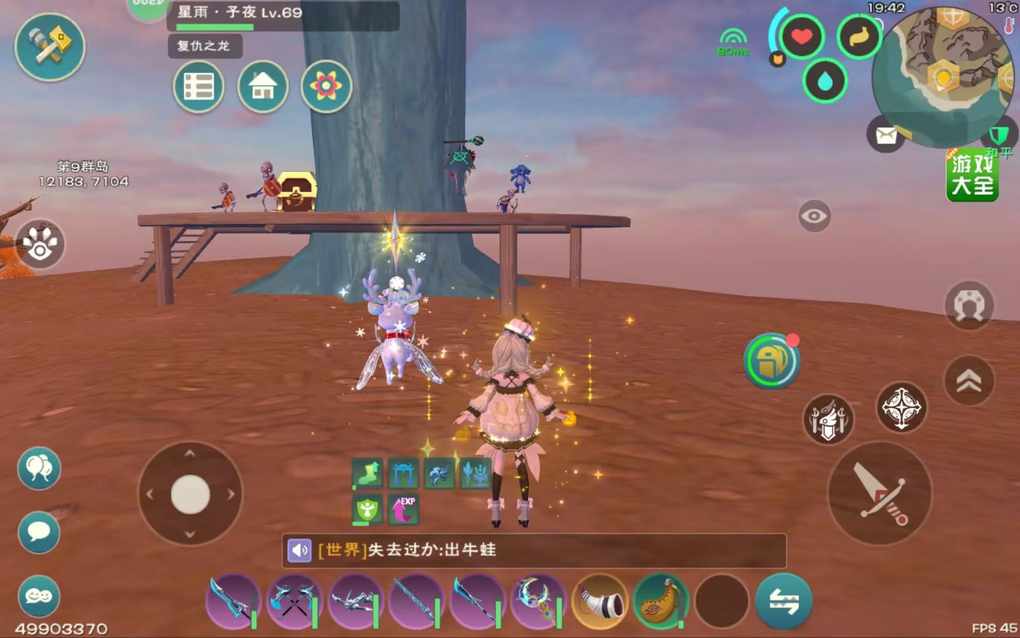Tap the double-chevron jump button
The width and height of the screenshot is (1020, 638).
(x=969, y=380)
